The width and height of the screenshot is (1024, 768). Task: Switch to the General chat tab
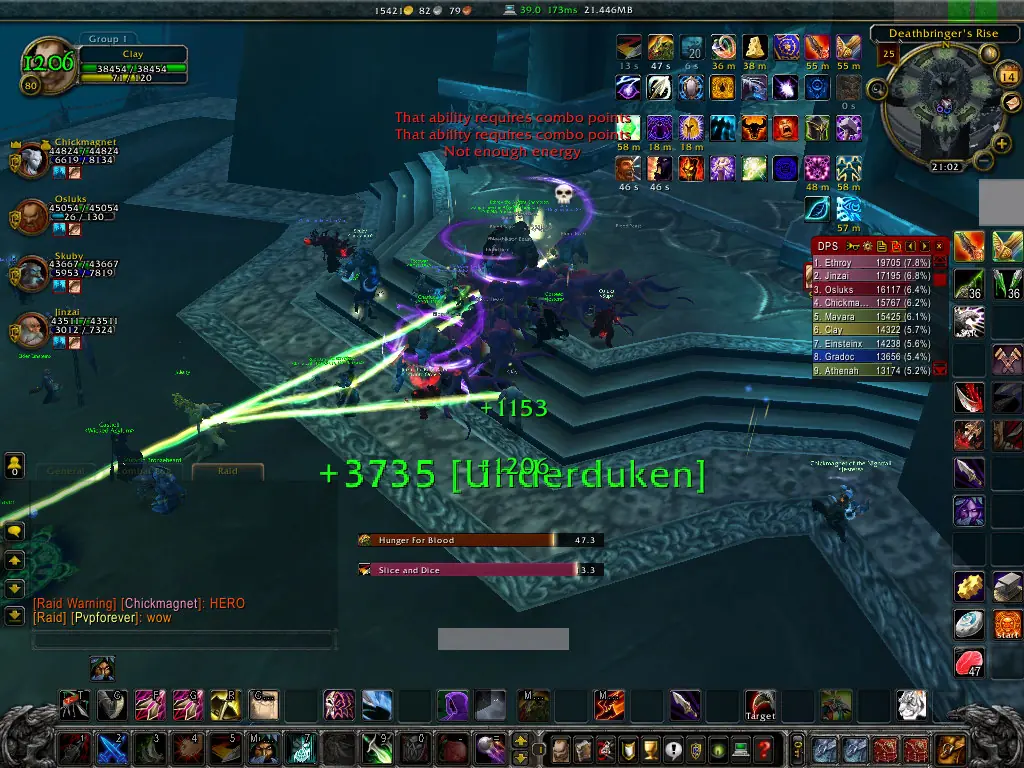click(67, 470)
